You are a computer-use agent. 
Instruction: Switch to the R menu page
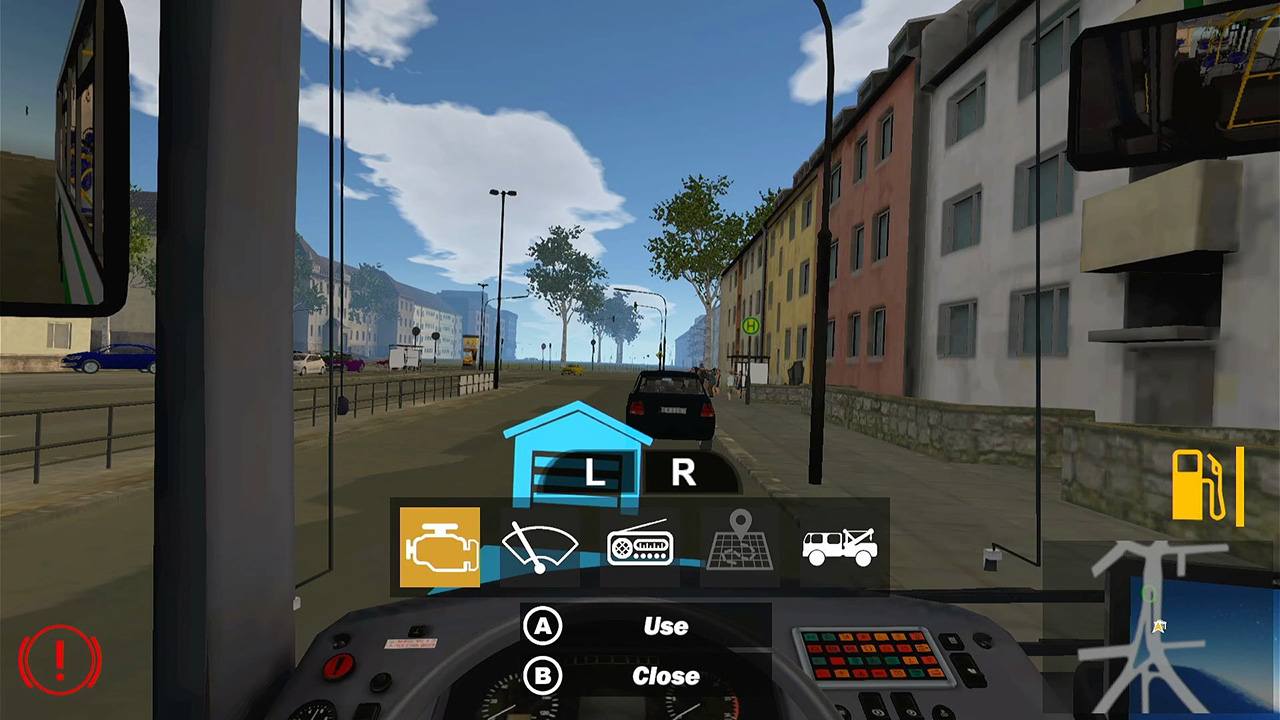pos(683,472)
